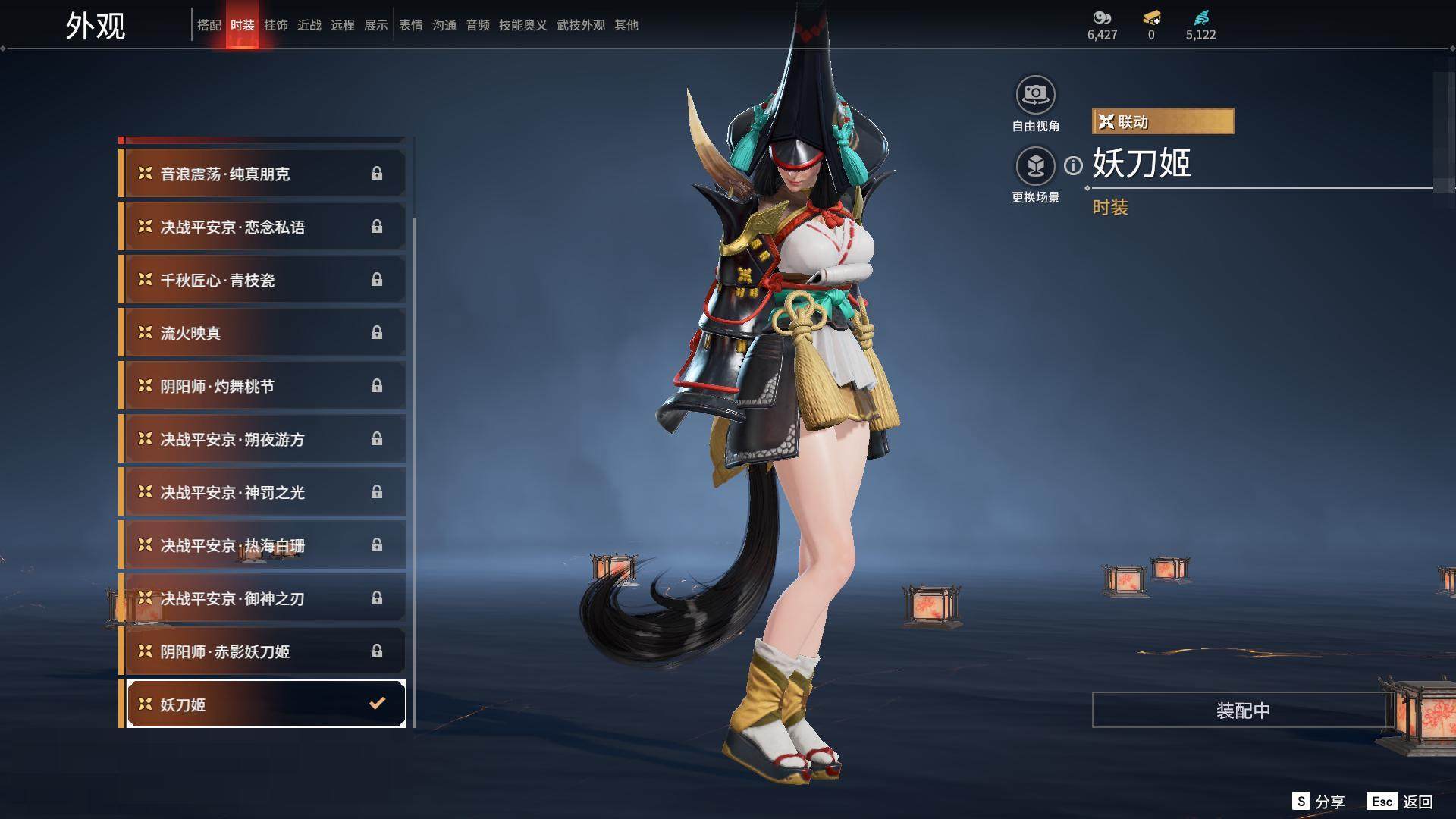Show info for 妖刀姬 outfit
The width and height of the screenshot is (1456, 819).
click(x=1073, y=165)
